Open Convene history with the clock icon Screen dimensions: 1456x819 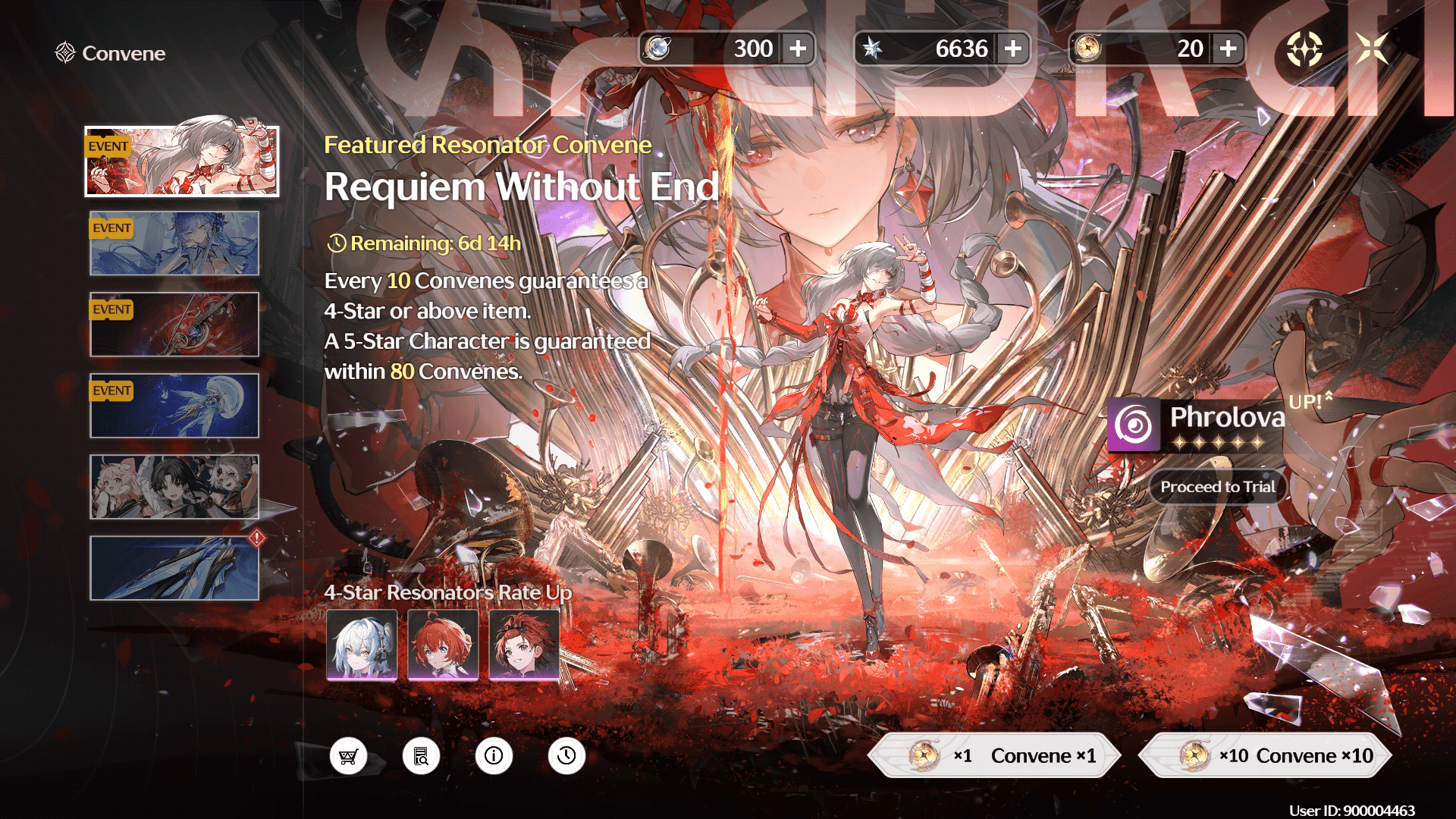(566, 755)
